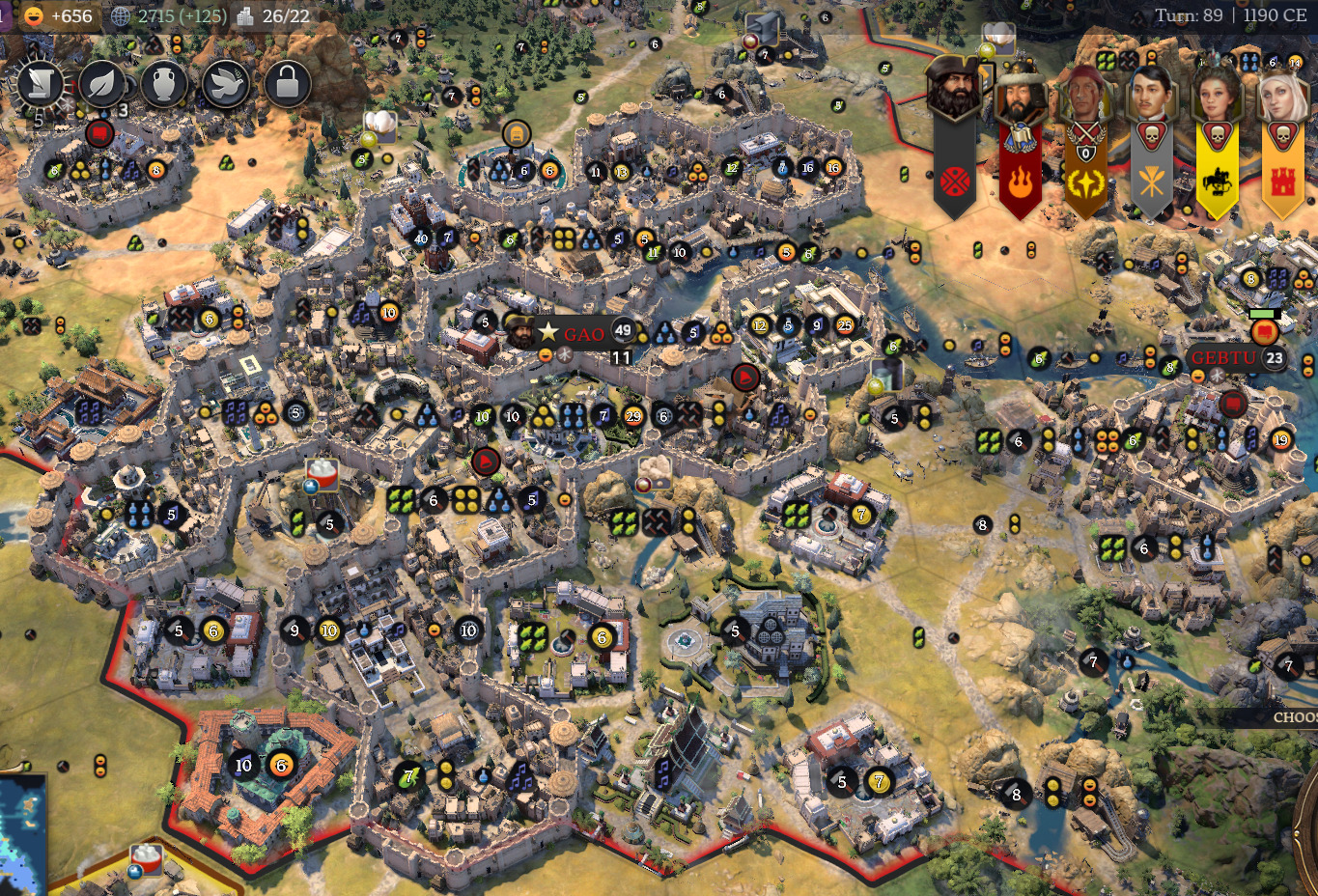
Task: Click the open padlock button
Action: point(287,85)
